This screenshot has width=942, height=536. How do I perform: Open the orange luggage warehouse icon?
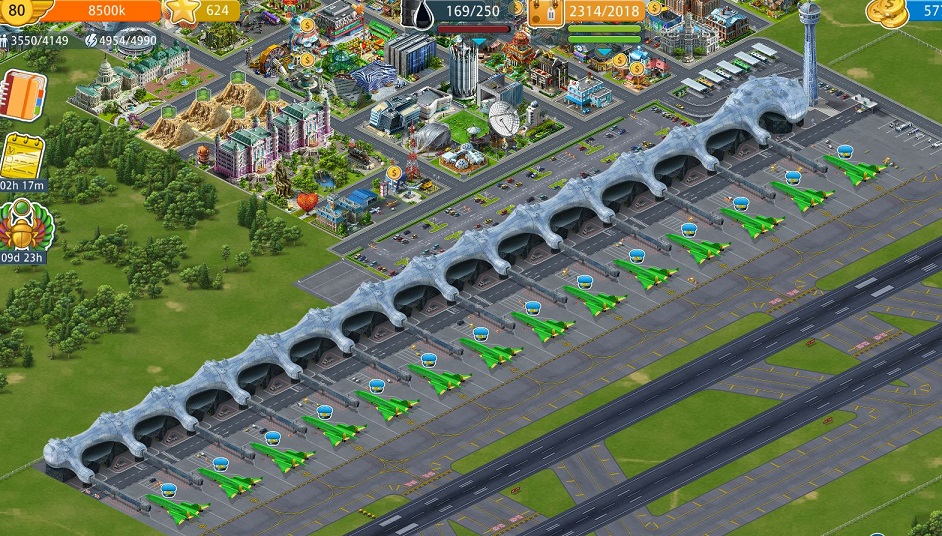tap(546, 12)
